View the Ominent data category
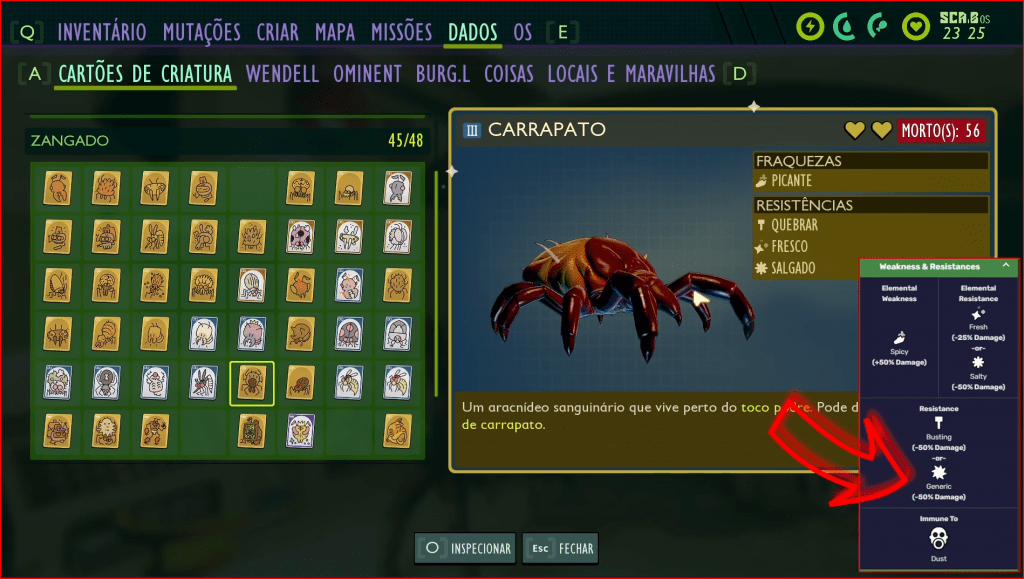1024x579 pixels. tap(367, 74)
